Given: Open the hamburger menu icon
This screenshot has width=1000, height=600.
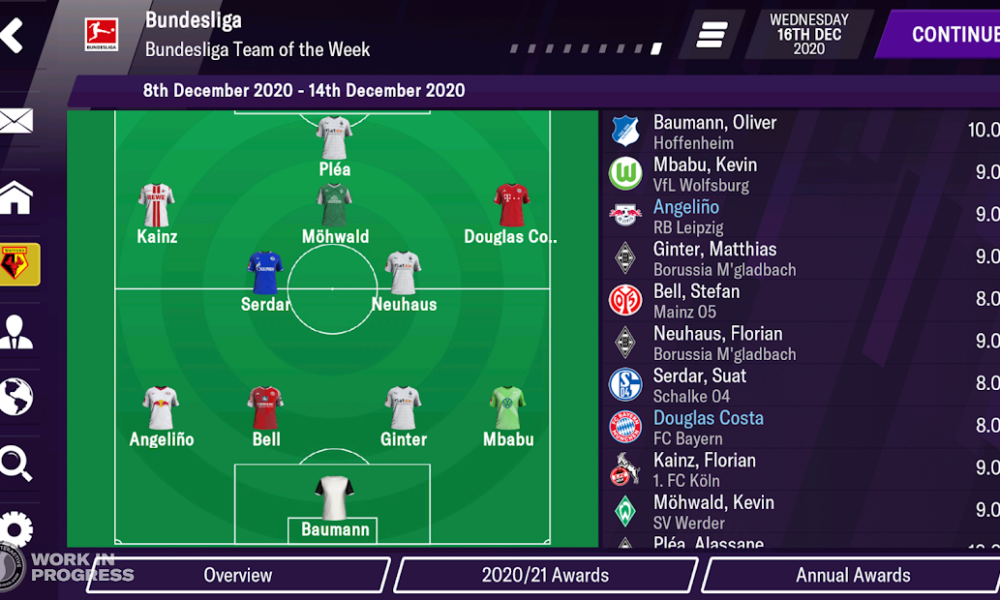Looking at the screenshot, I should 711,35.
